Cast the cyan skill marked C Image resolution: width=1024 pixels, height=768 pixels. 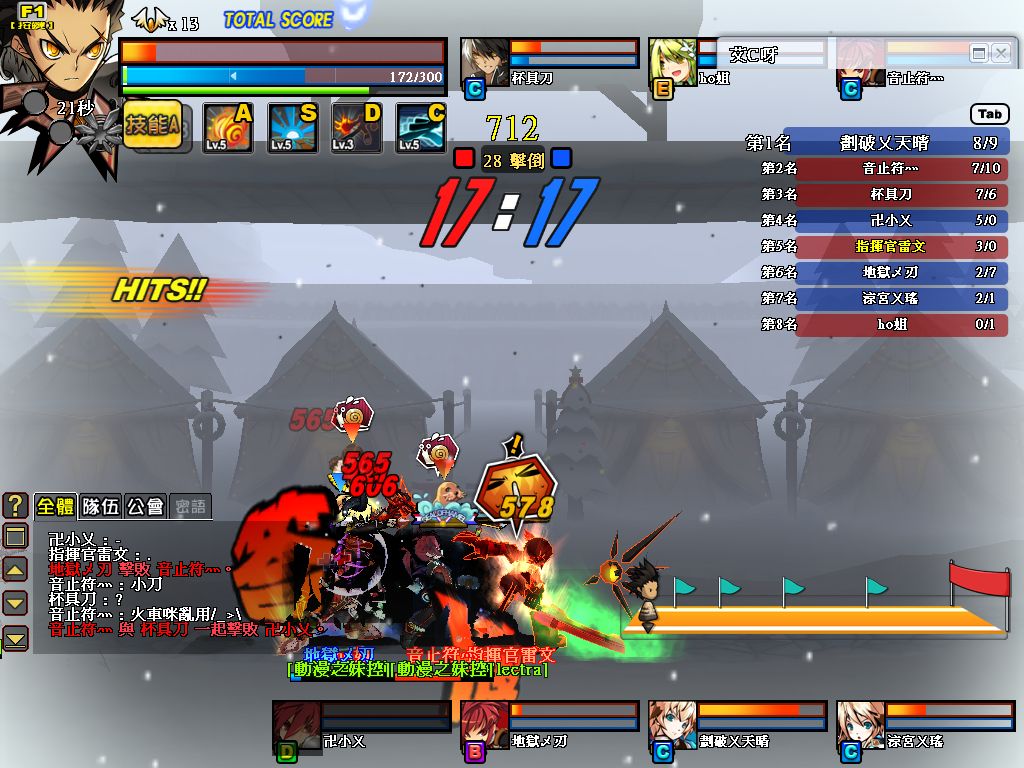(420, 128)
